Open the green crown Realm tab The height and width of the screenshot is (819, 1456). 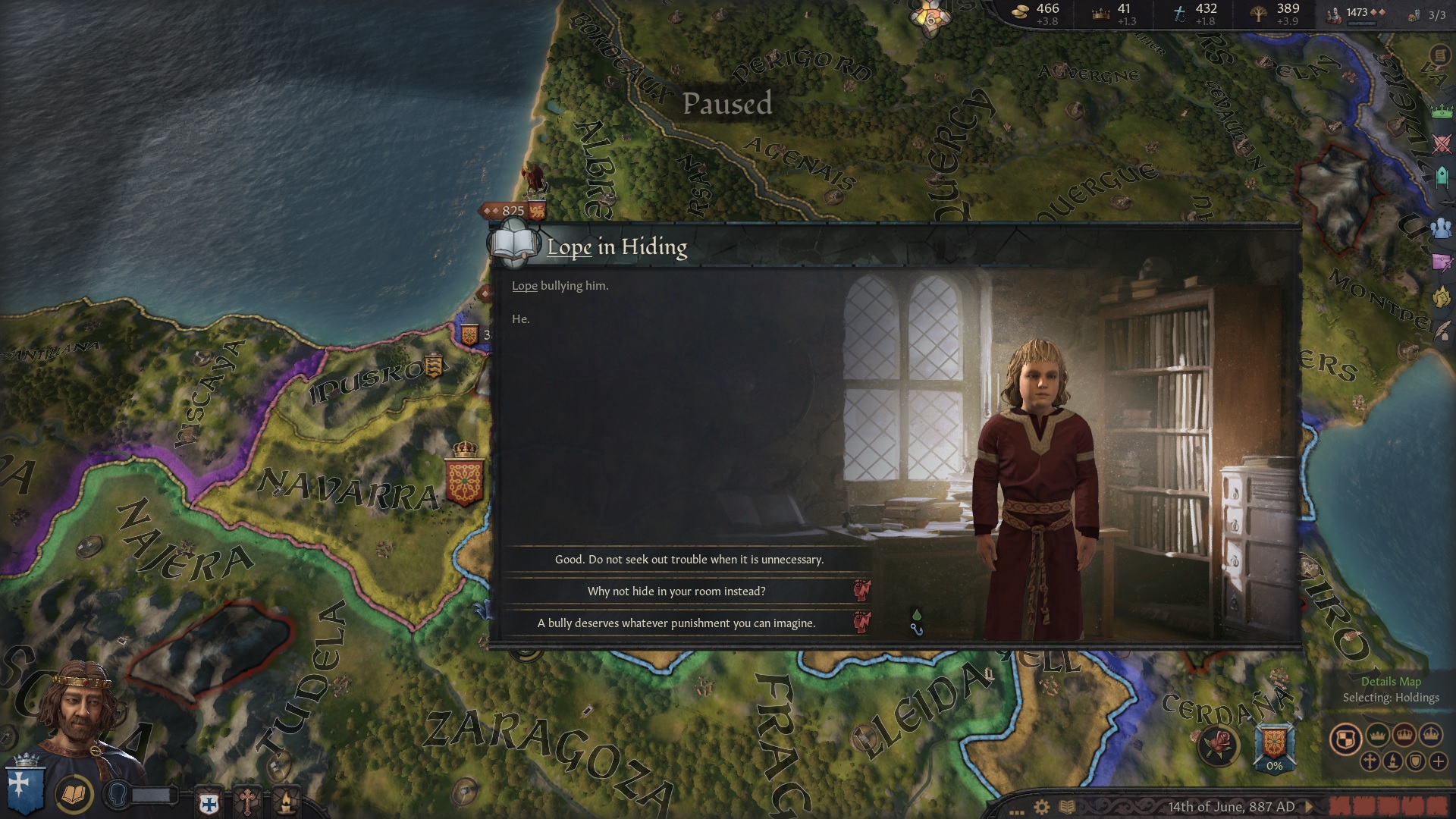pos(1441,111)
